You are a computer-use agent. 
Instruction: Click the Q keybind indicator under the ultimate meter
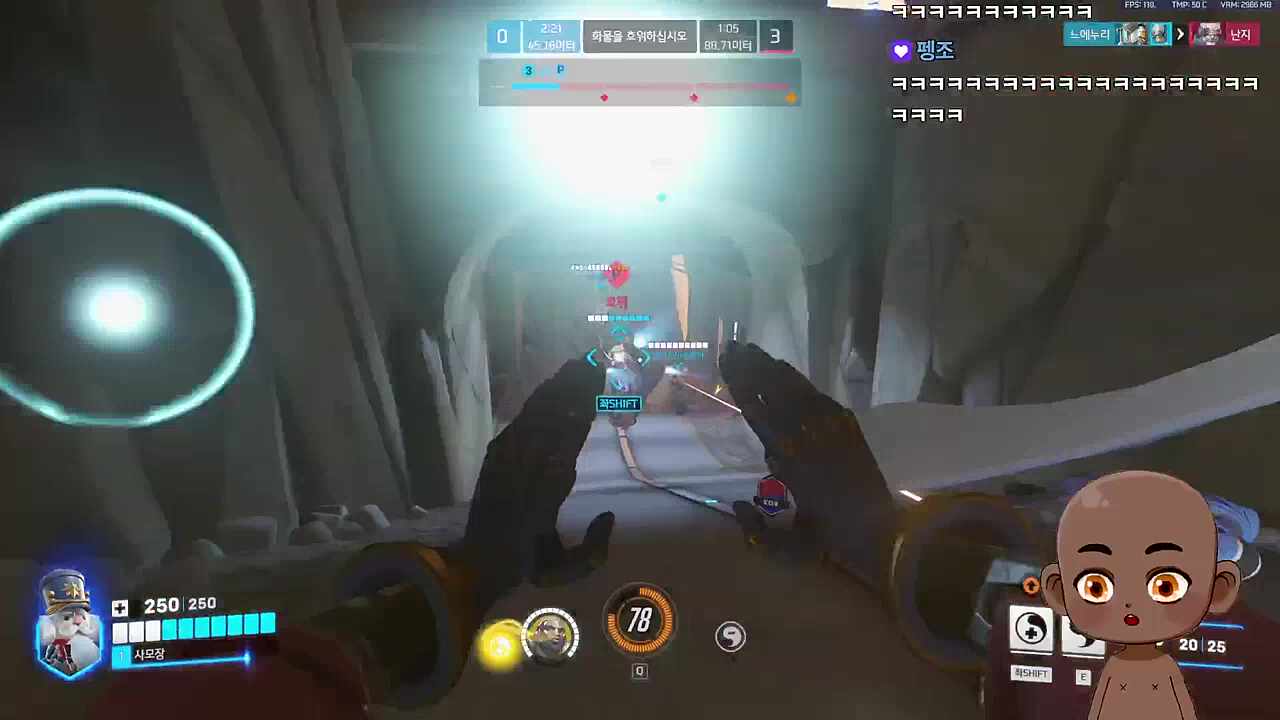pos(639,671)
